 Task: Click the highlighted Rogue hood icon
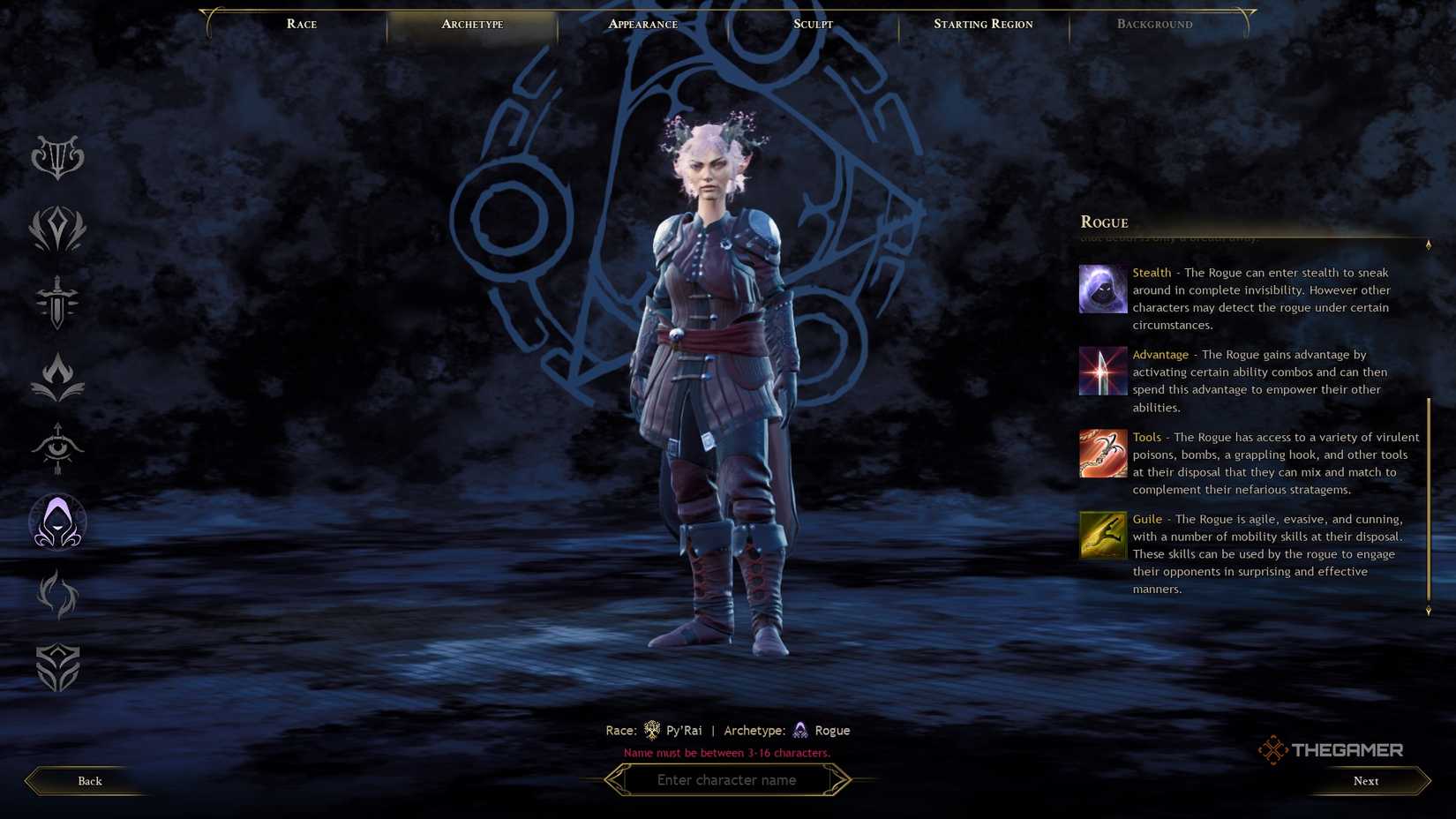58,522
